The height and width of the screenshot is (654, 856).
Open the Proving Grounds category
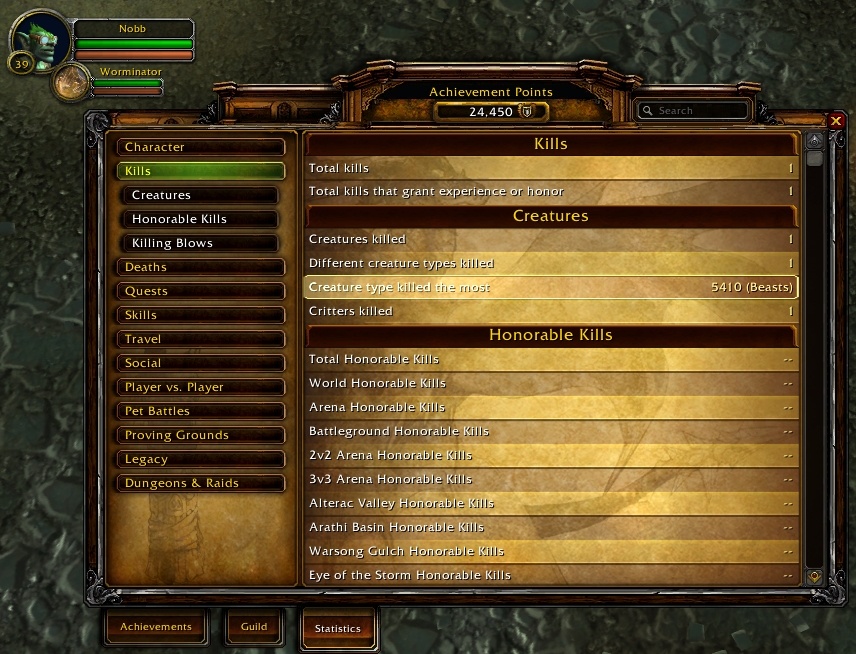200,435
